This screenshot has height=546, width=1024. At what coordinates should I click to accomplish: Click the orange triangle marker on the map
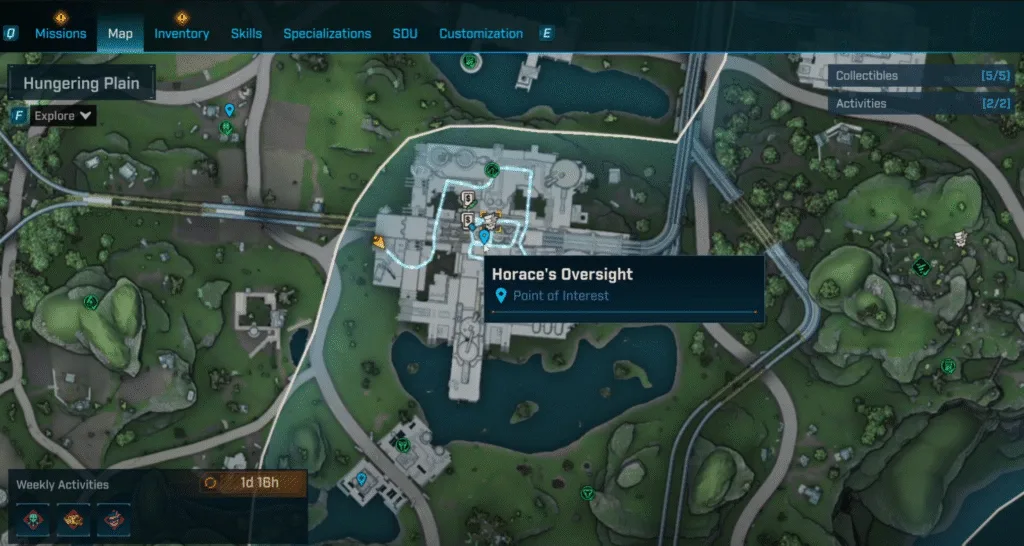[x=379, y=241]
